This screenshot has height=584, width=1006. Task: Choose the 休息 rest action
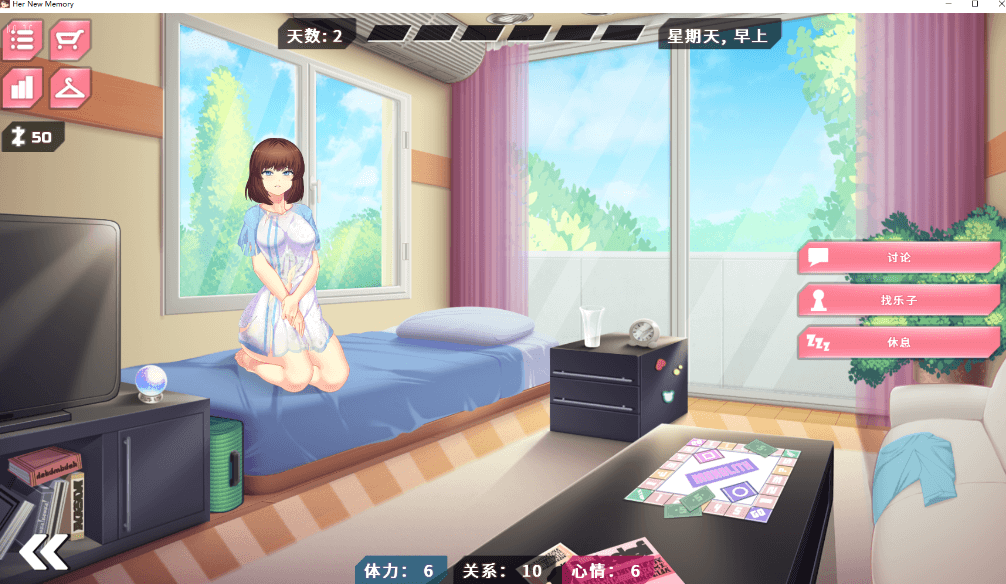click(898, 342)
